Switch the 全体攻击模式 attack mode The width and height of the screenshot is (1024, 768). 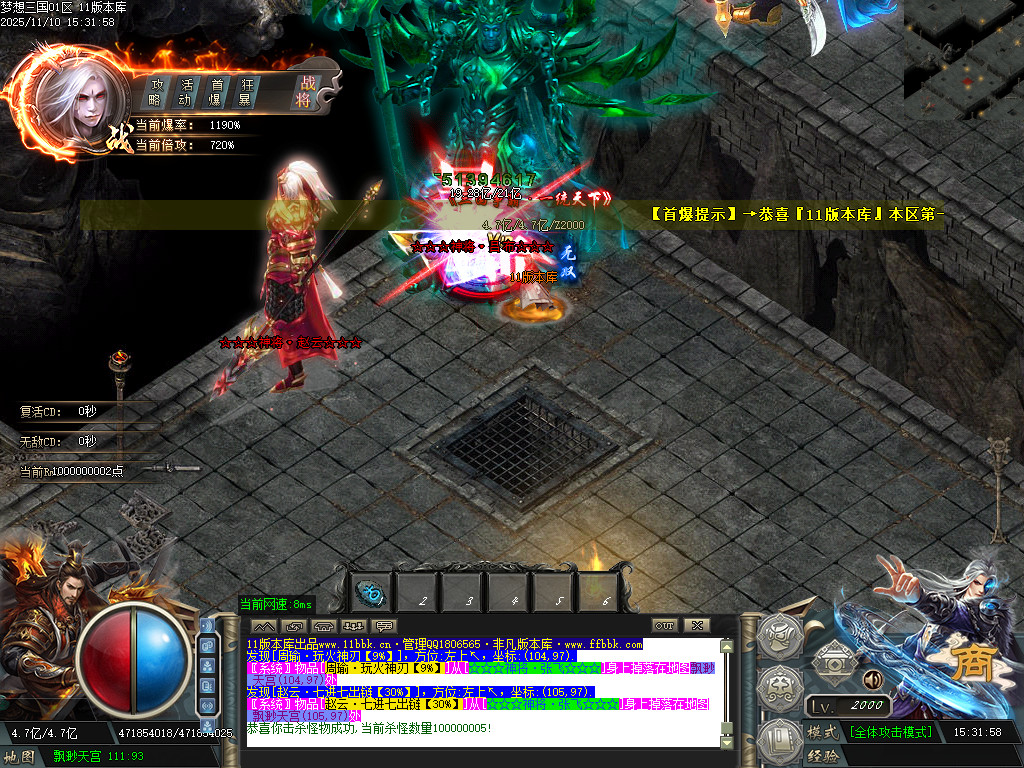(x=890, y=732)
